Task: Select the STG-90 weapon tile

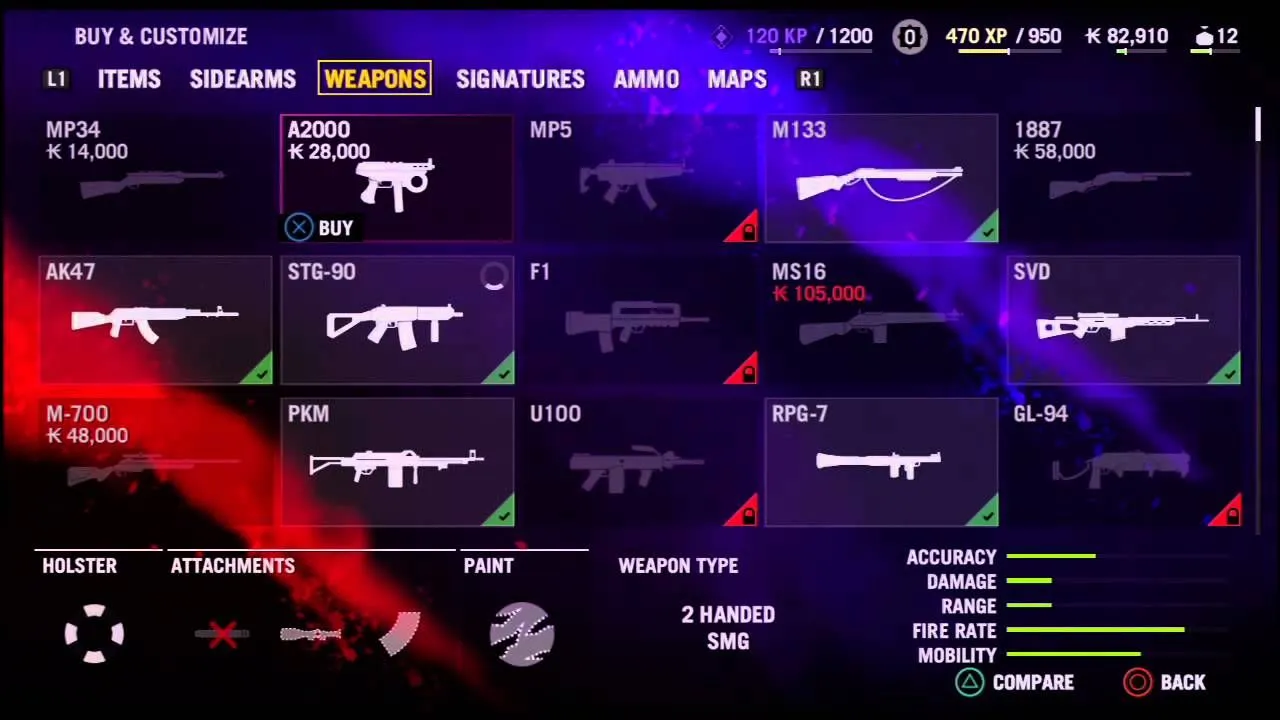Action: point(397,320)
